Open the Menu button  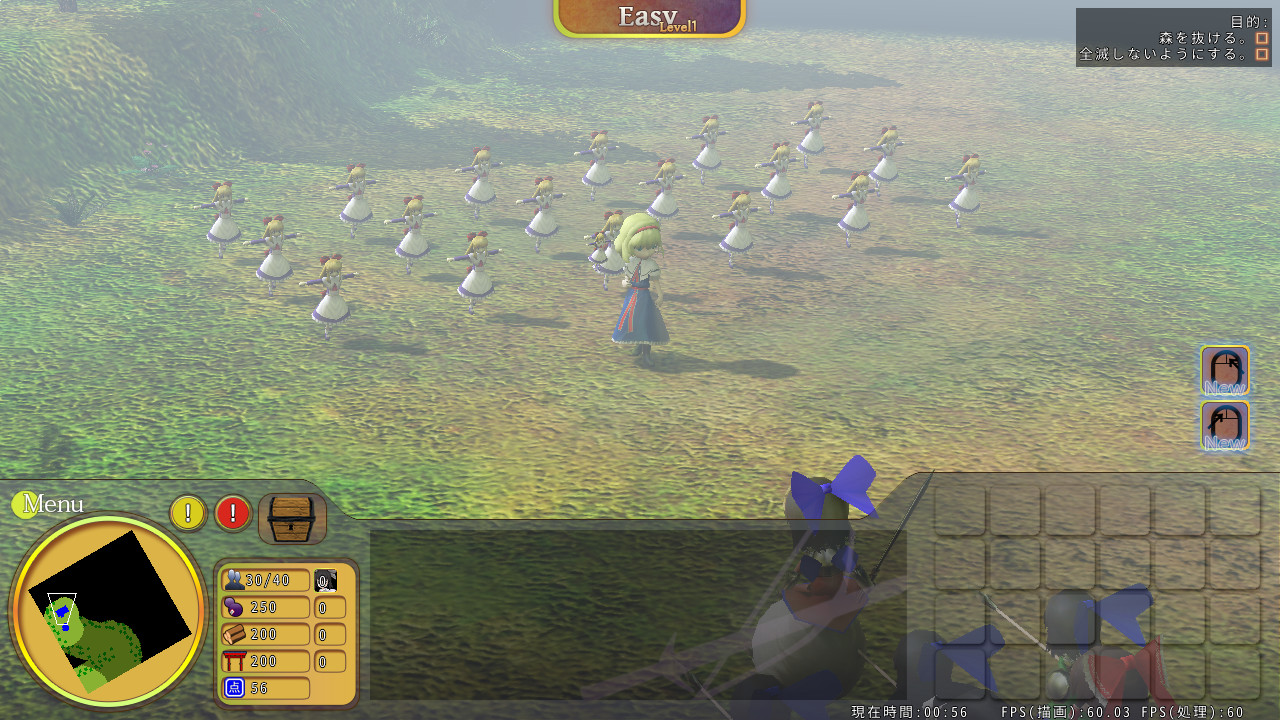(x=50, y=504)
